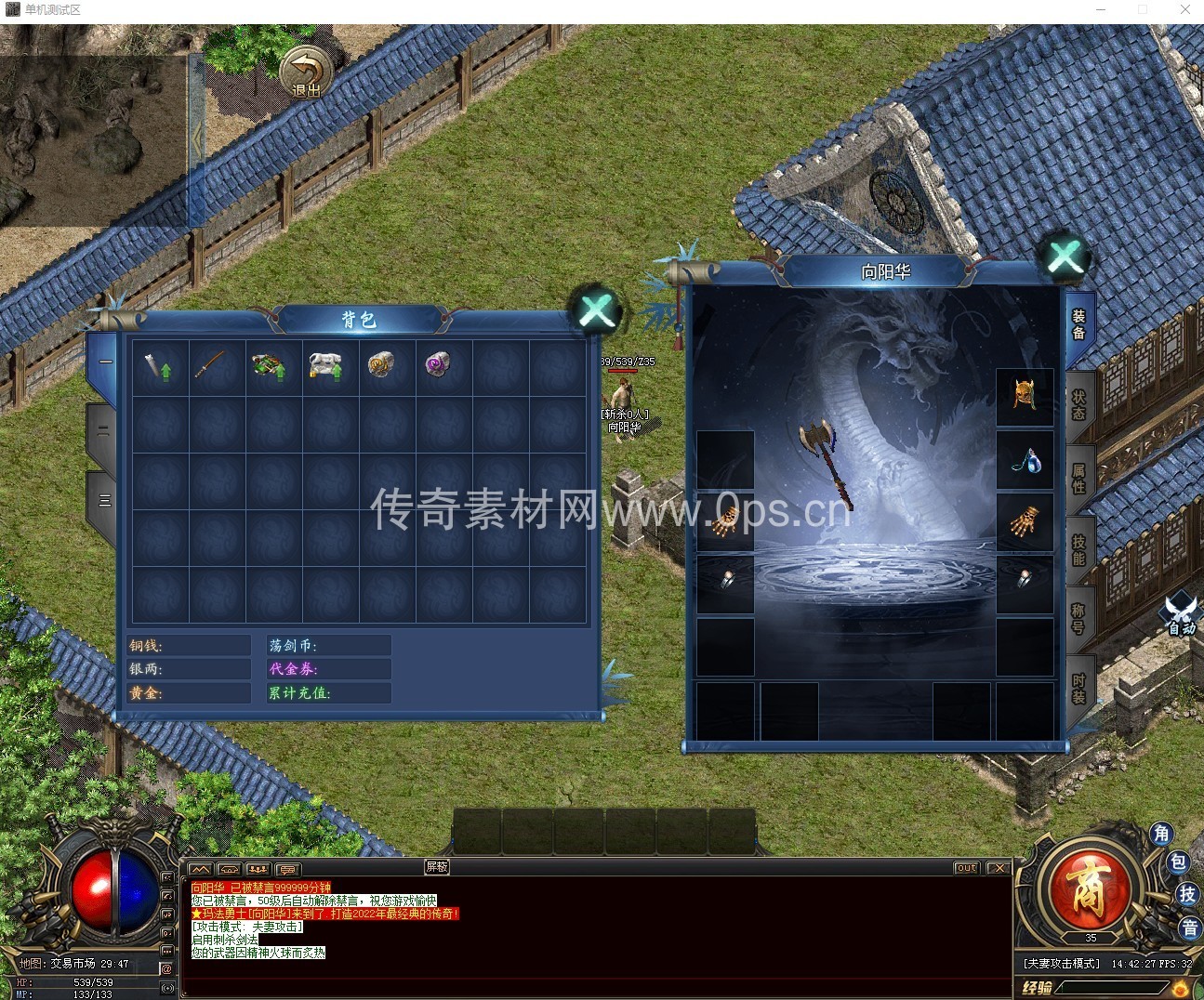This screenshot has width=1204, height=1000.
Task: Select the equipped golden helmet slot
Action: coord(1025,396)
